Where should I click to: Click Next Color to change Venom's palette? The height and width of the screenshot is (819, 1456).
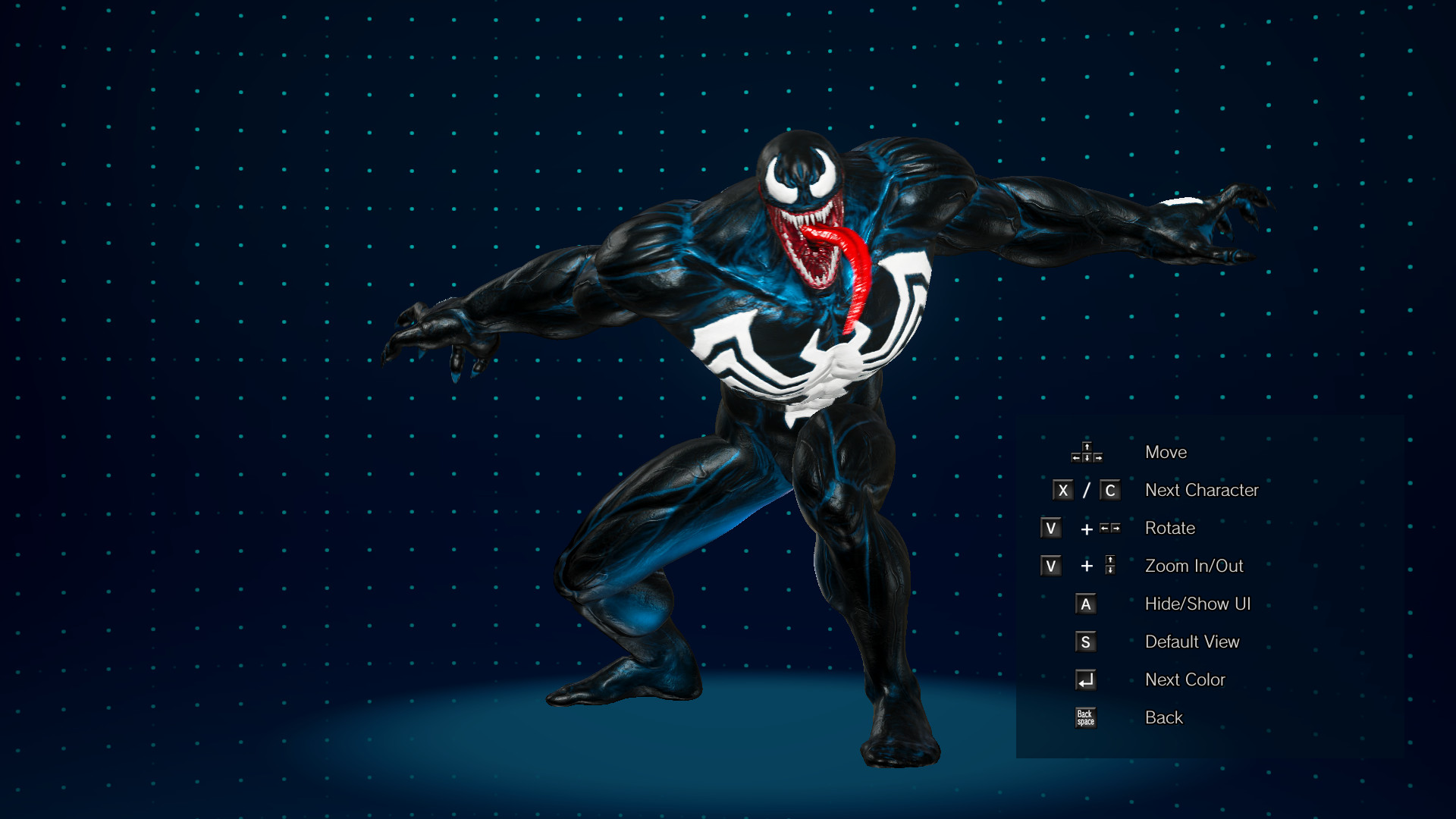point(1185,679)
